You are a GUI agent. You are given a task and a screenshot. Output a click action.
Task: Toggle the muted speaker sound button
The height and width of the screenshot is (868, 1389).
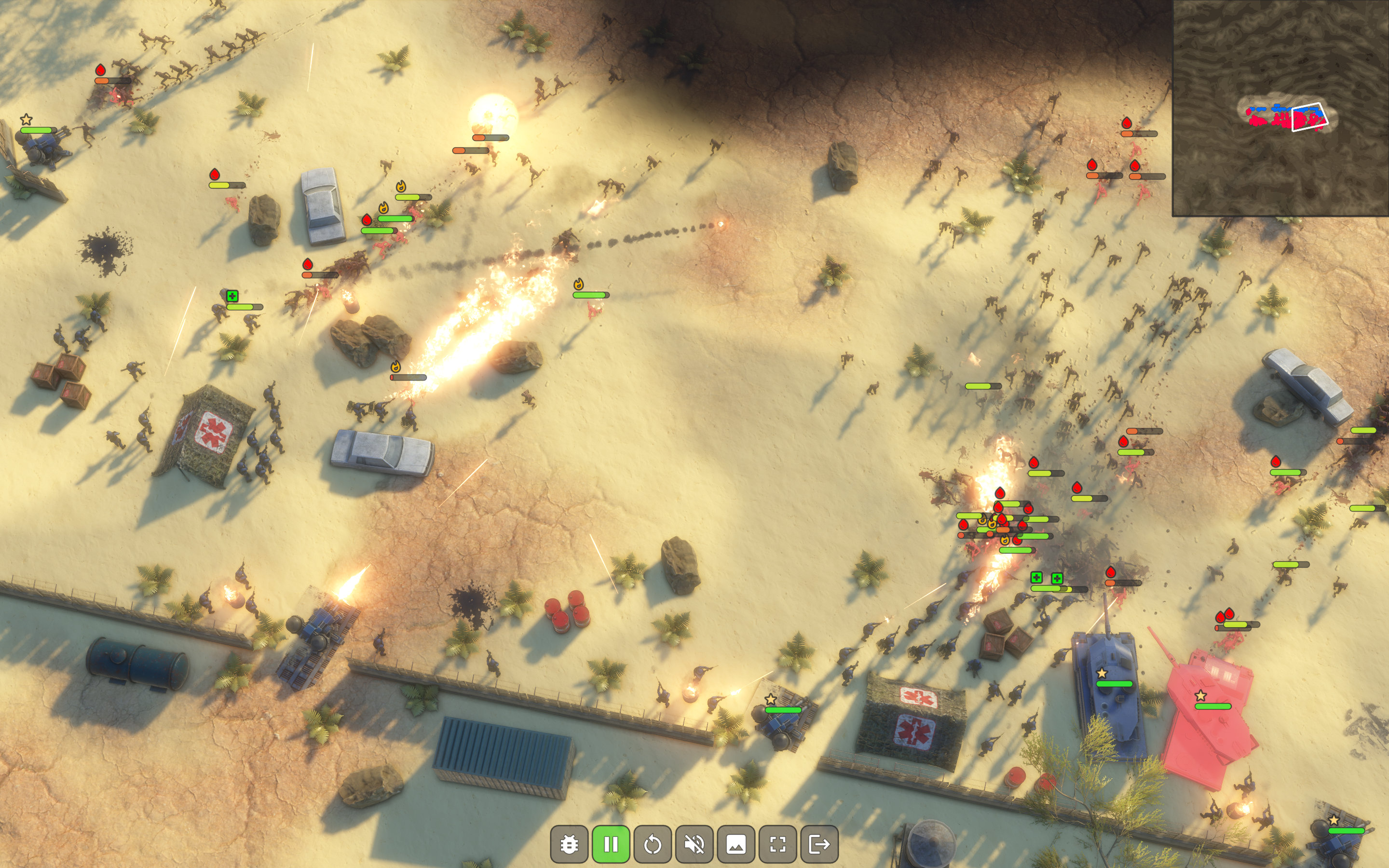[694, 844]
